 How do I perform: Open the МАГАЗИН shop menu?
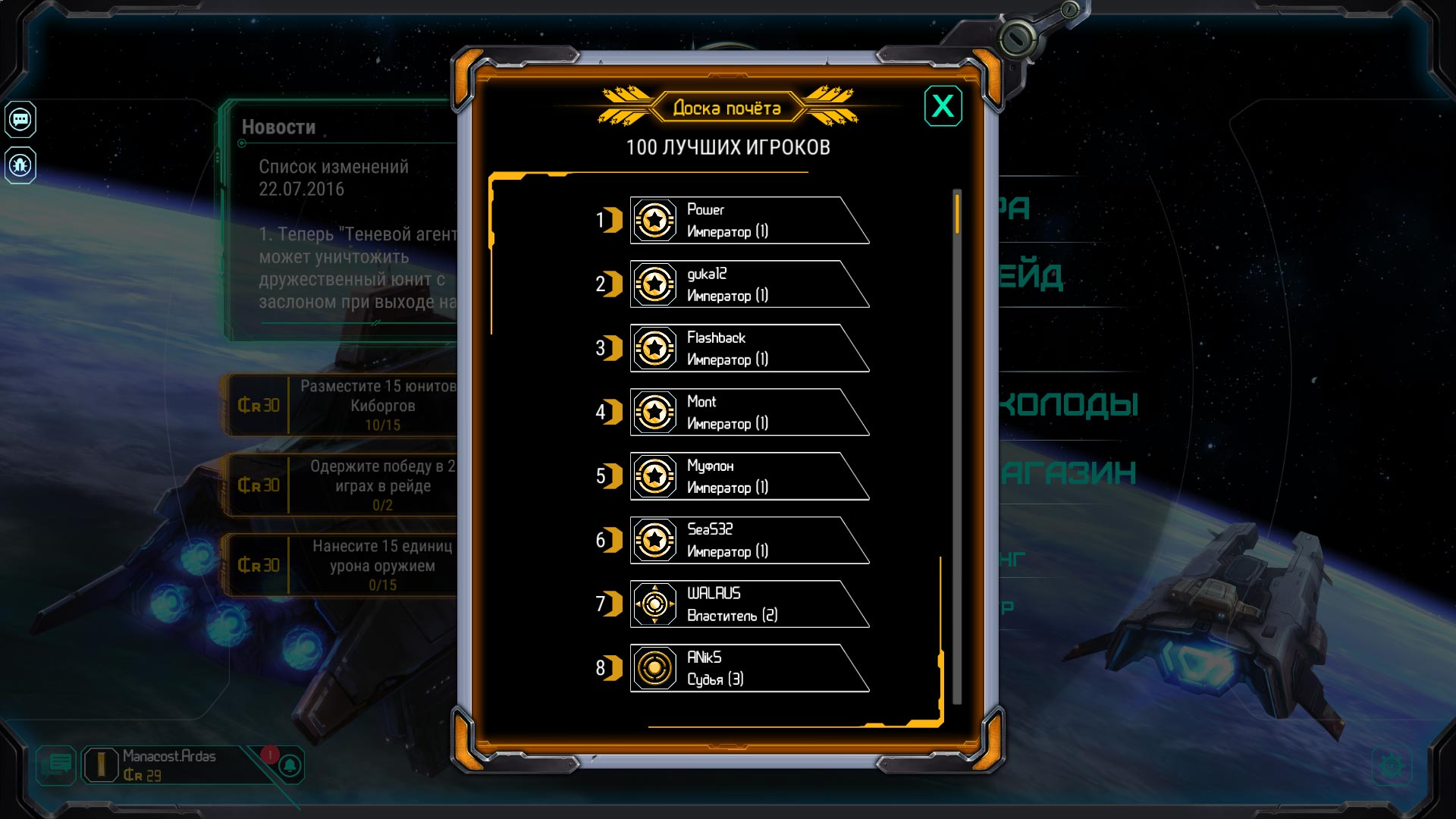(1068, 473)
